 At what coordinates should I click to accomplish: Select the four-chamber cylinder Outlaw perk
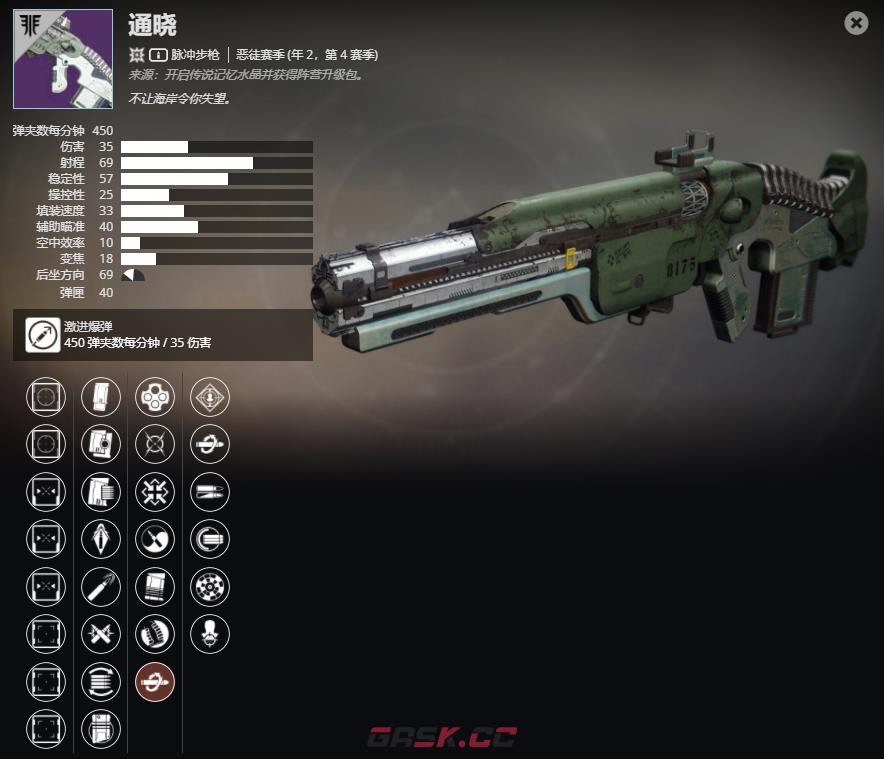click(x=154, y=397)
